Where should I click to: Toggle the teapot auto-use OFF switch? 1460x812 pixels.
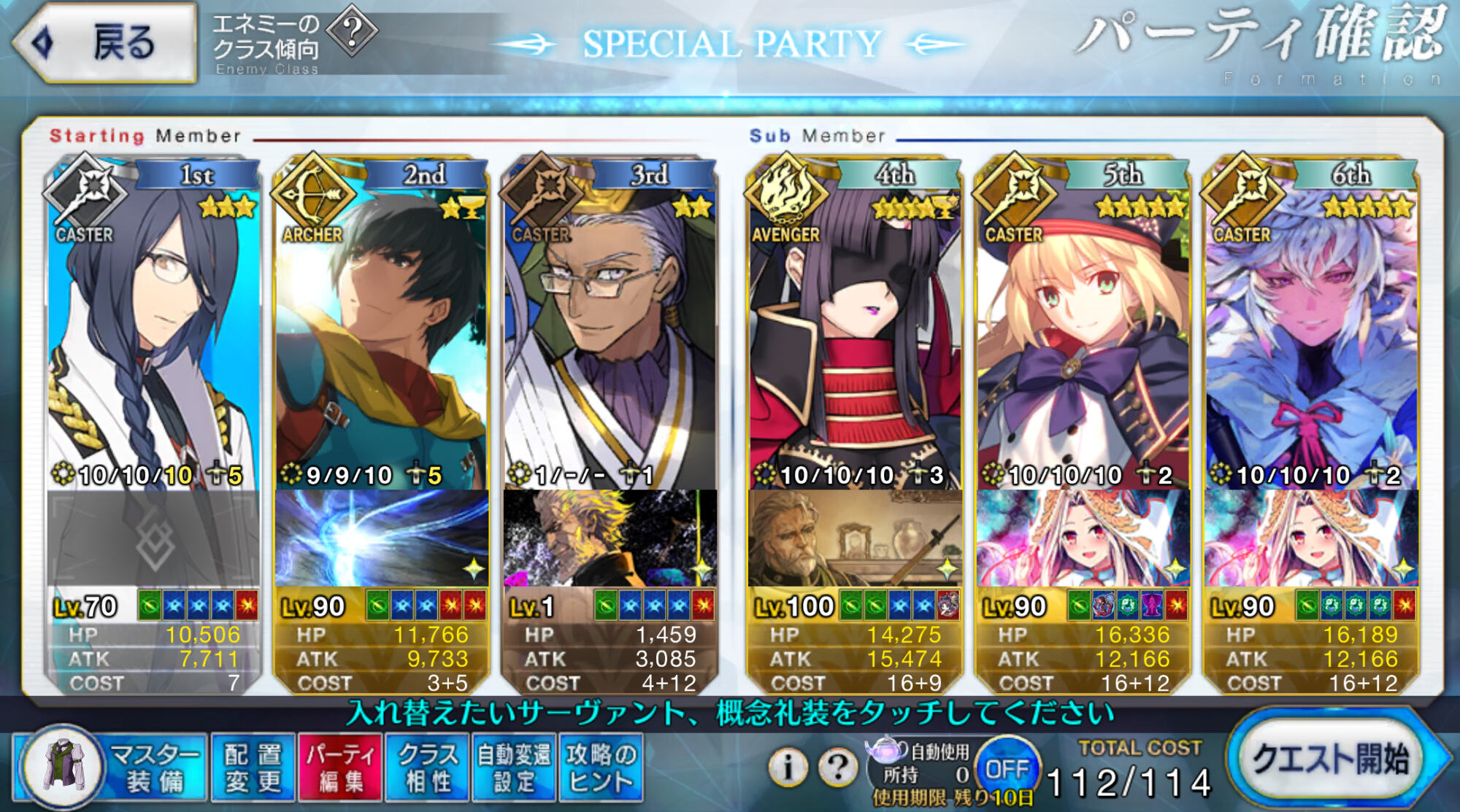click(x=1007, y=768)
